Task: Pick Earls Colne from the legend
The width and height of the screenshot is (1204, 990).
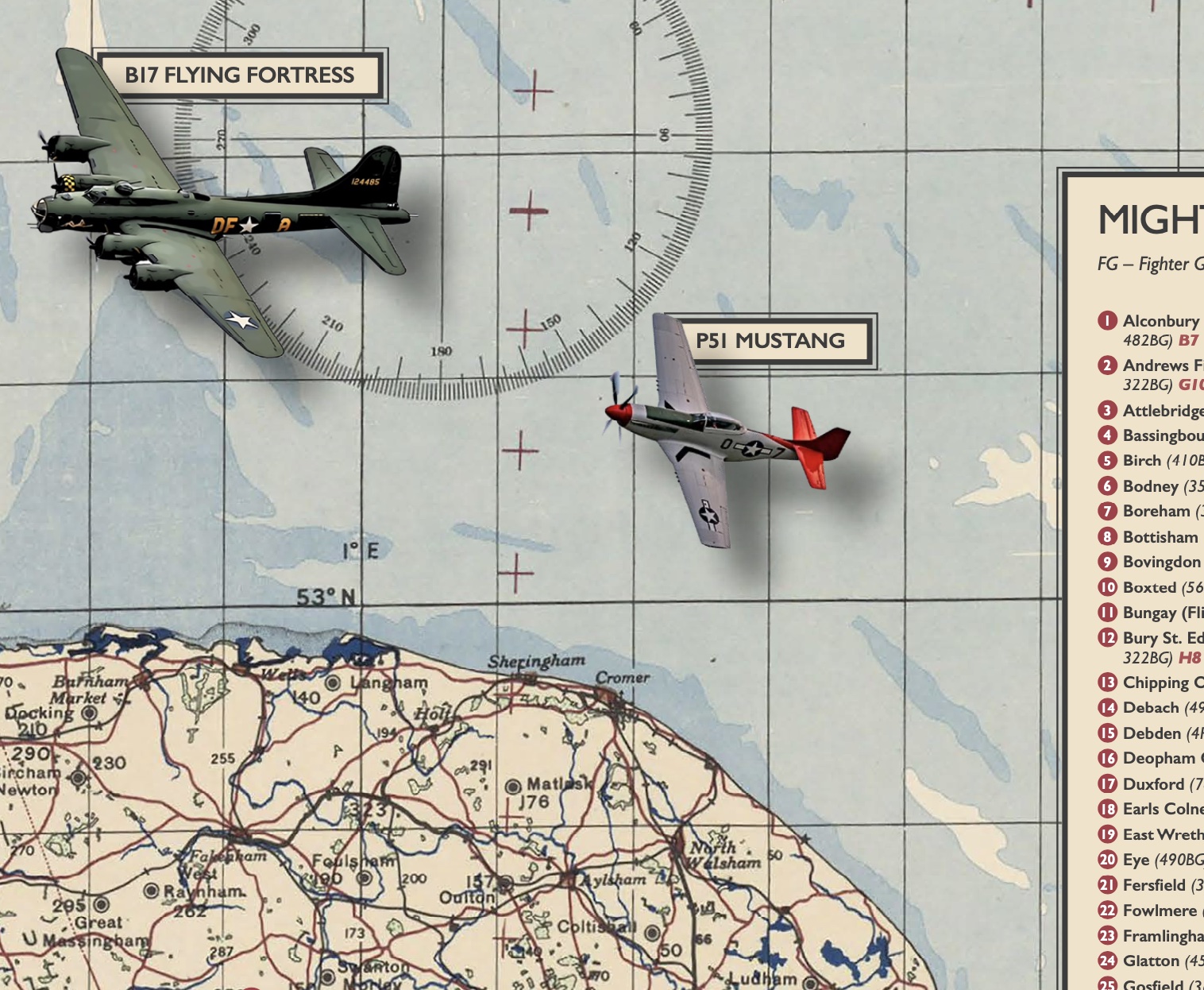Action: pos(1163,809)
